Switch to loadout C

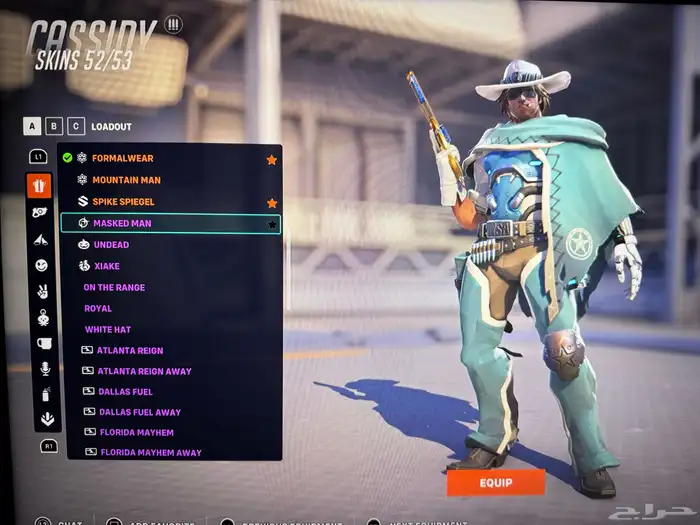76,126
